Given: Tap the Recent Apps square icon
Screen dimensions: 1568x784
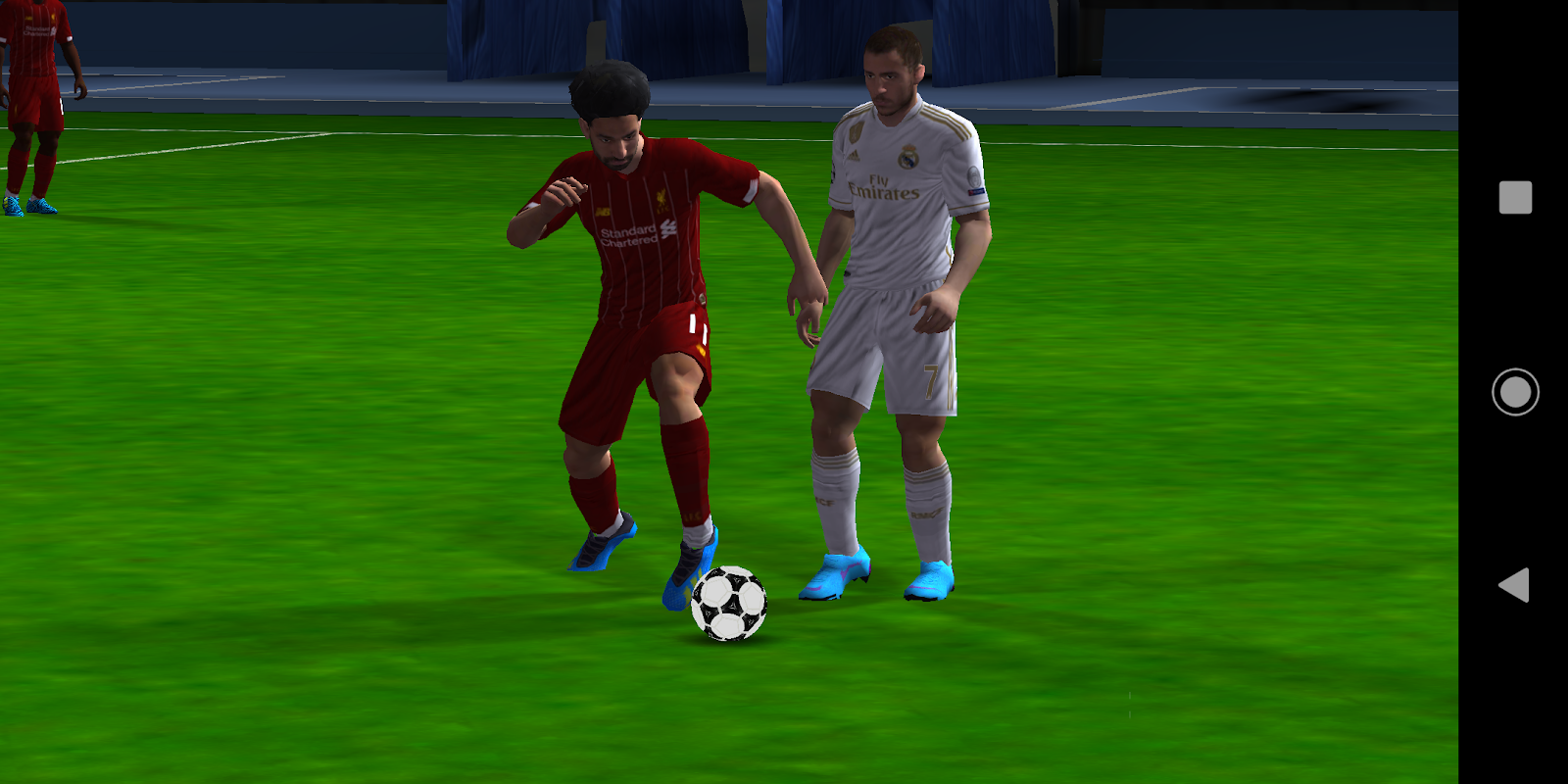Looking at the screenshot, I should click(x=1513, y=198).
